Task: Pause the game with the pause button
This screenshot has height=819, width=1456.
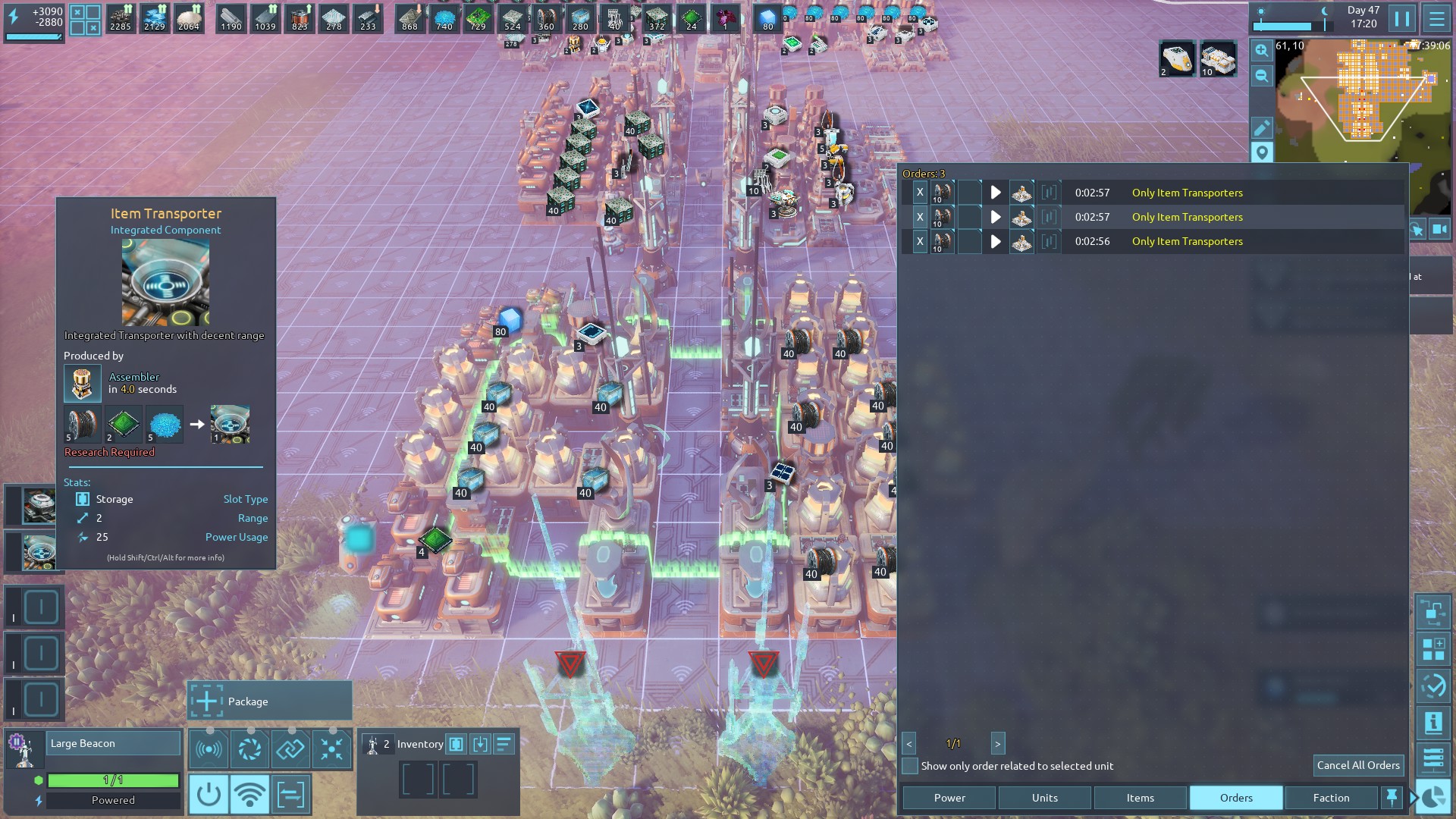Action: point(1401,18)
